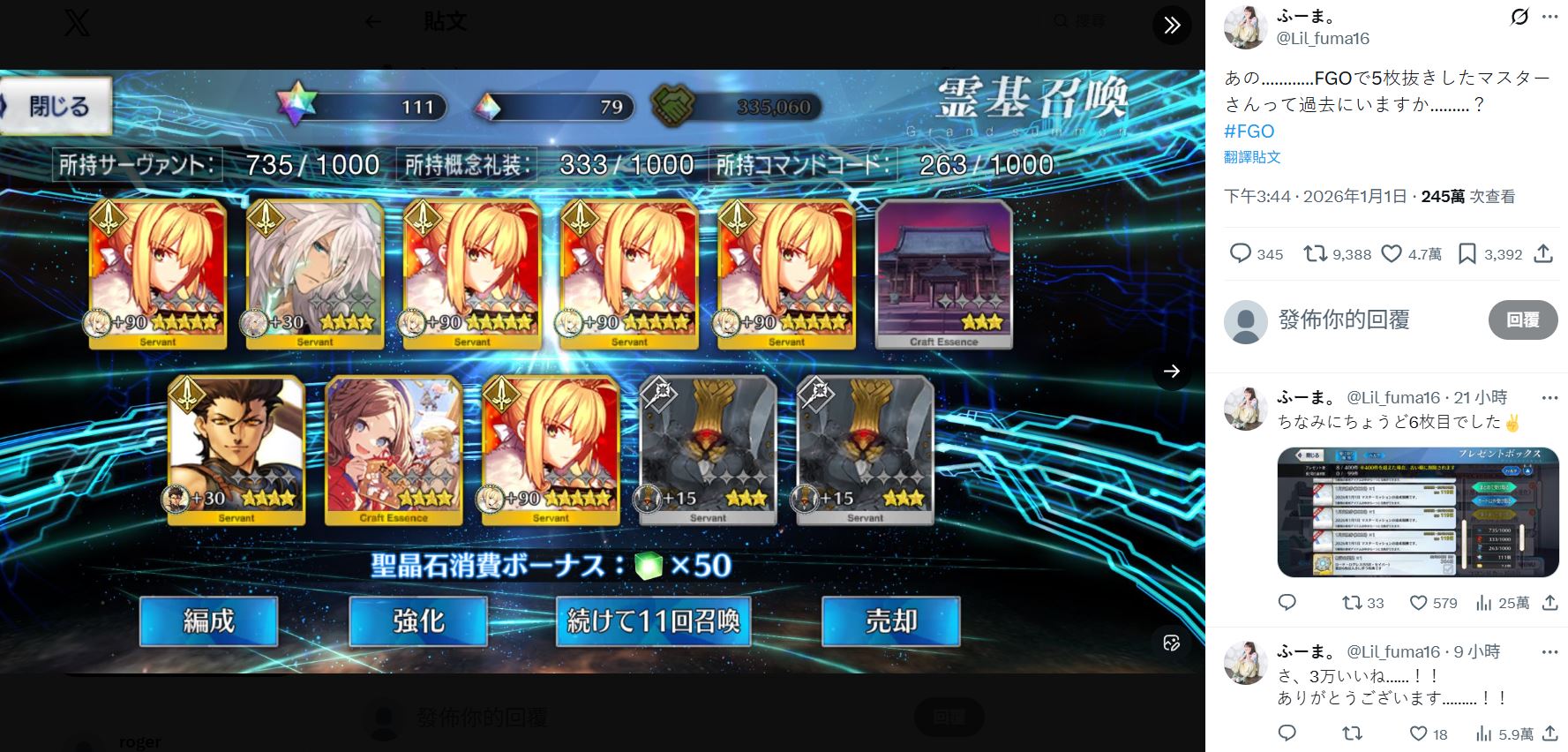Image resolution: width=1568 pixels, height=752 pixels.
Task: Open the 編成 formation button
Action: point(209,620)
